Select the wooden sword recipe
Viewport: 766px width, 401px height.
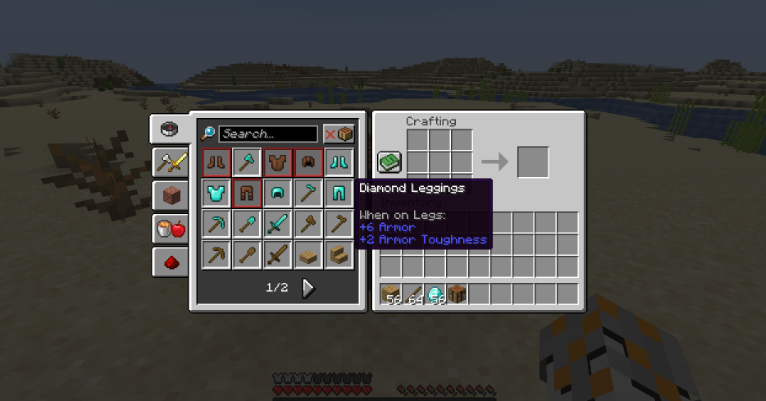(277, 254)
